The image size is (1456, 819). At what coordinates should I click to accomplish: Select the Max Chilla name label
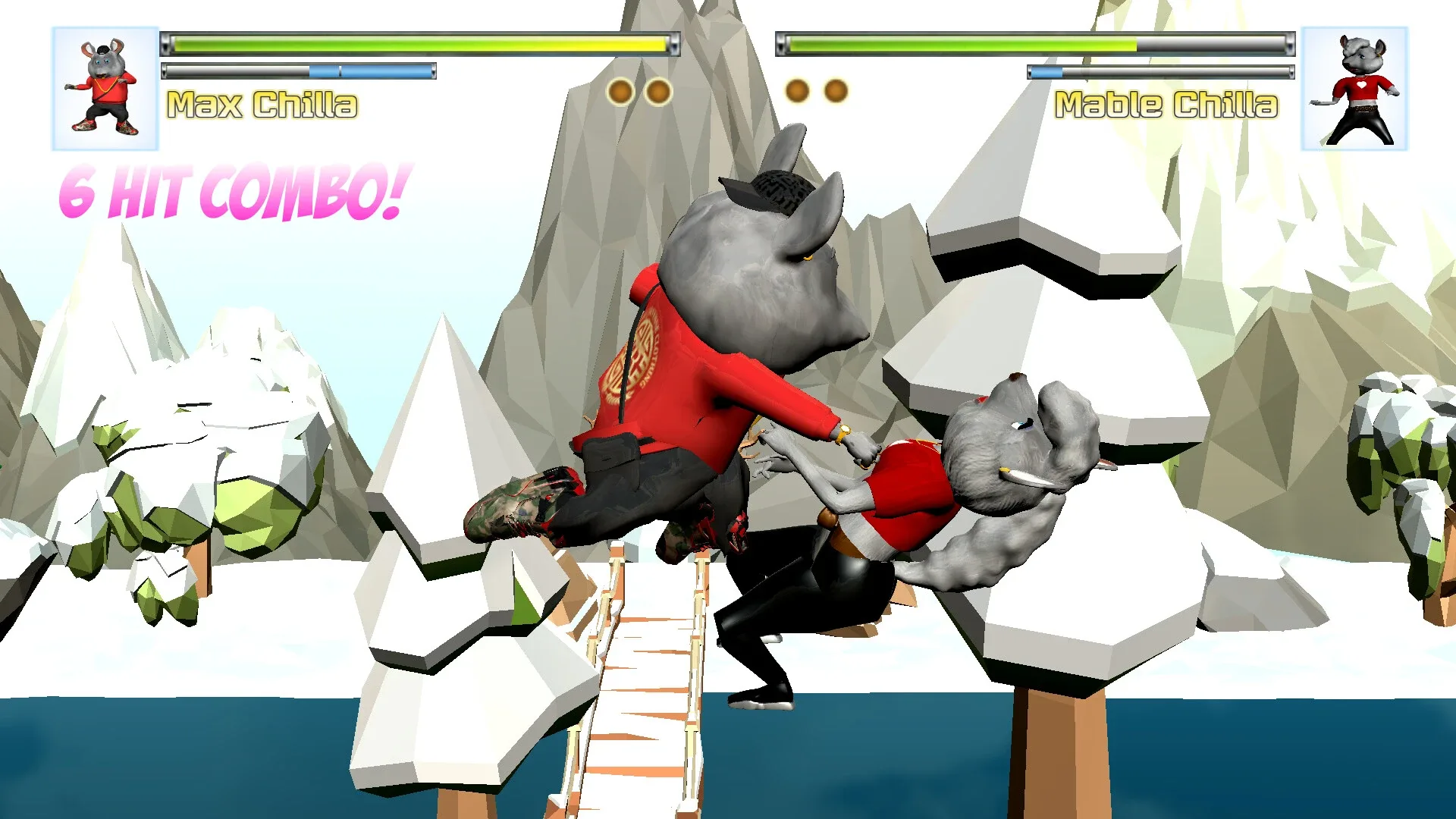262,106
